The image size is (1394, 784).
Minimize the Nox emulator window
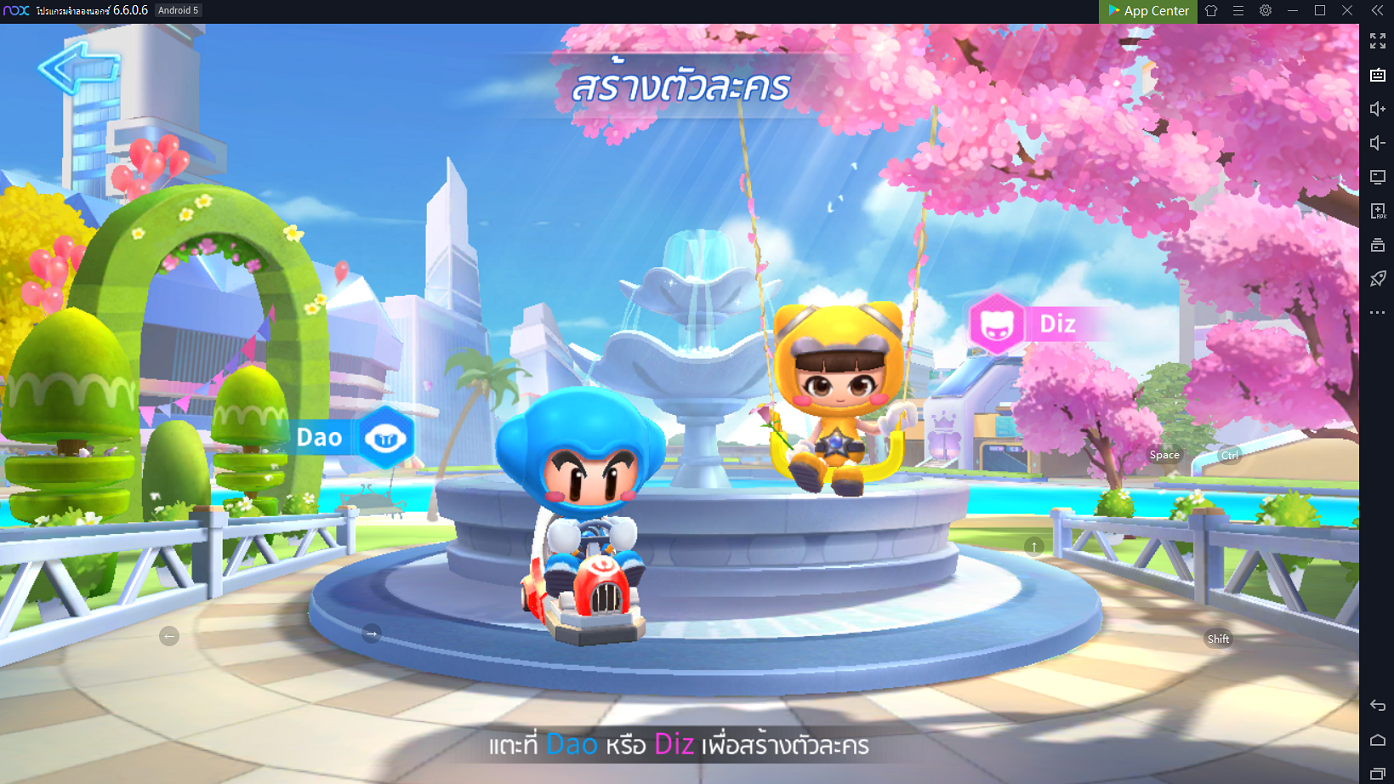click(x=1293, y=11)
